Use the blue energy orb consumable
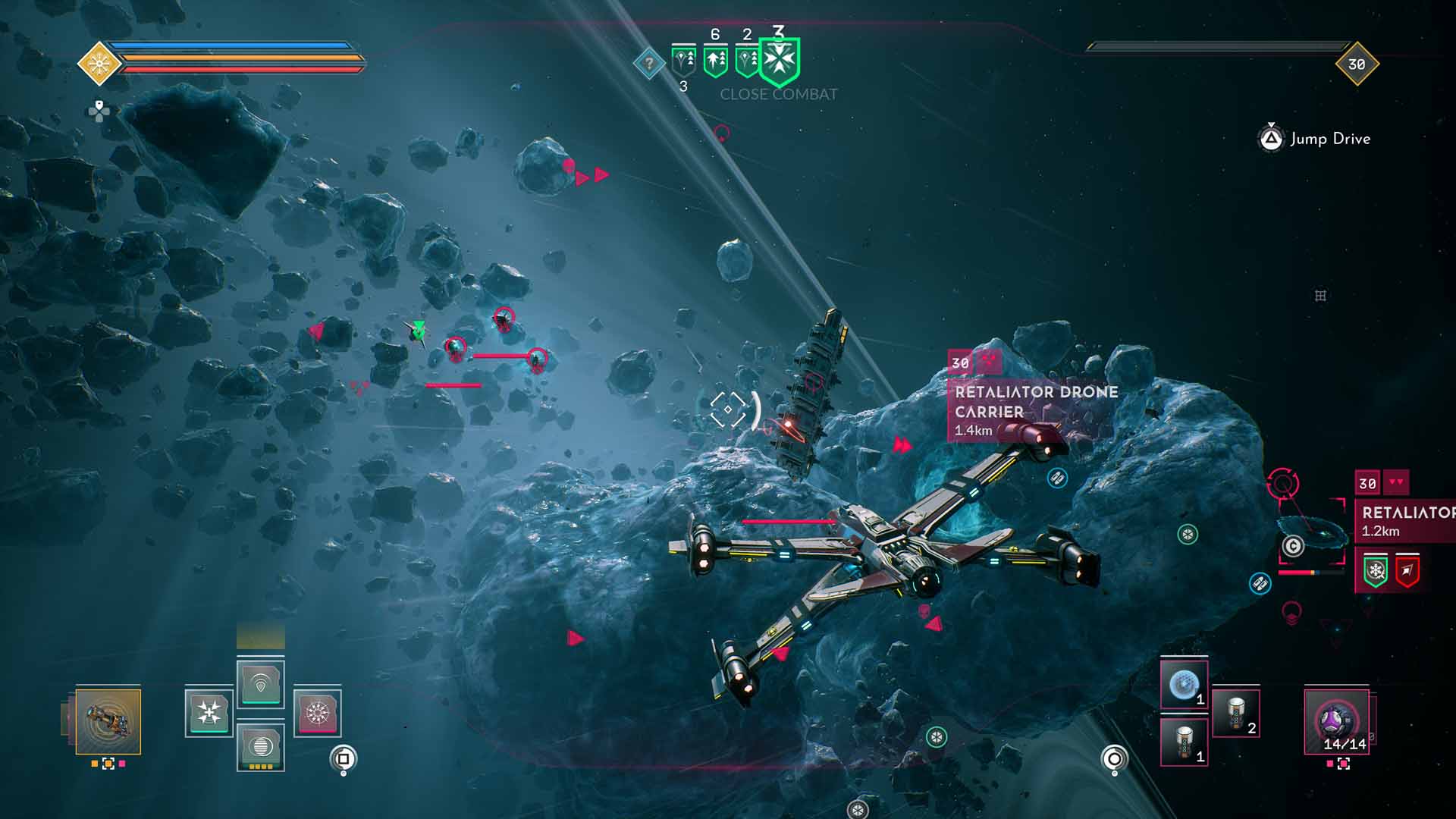1456x819 pixels. [x=1183, y=685]
